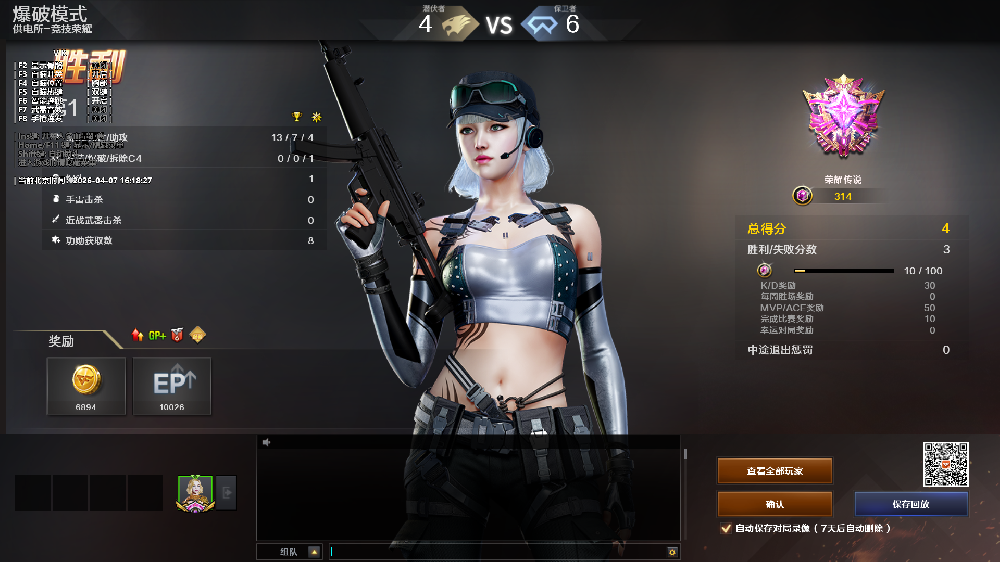Toggle the auto-save match recording checkbox

pos(726,528)
